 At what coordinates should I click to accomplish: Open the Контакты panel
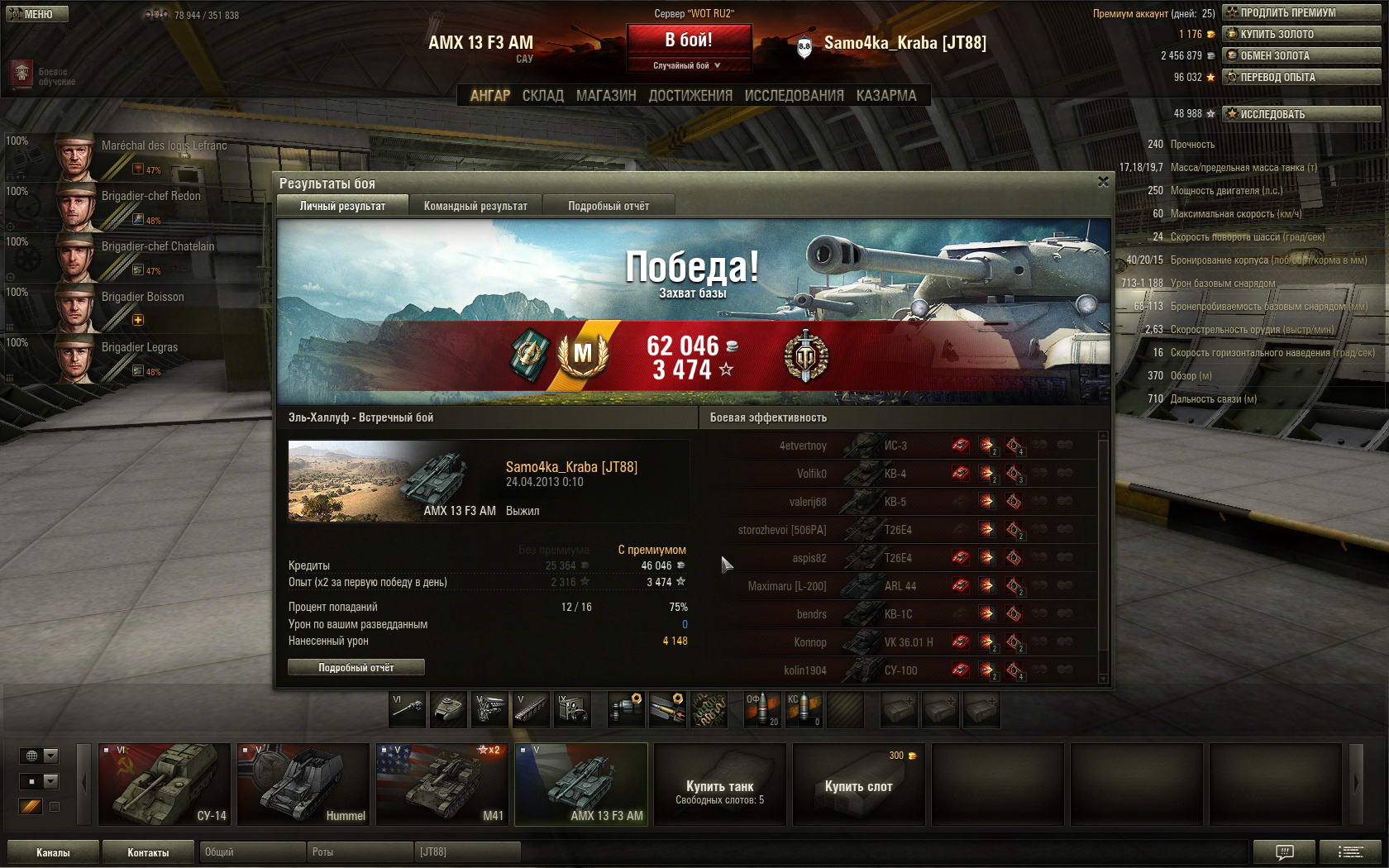click(148, 852)
